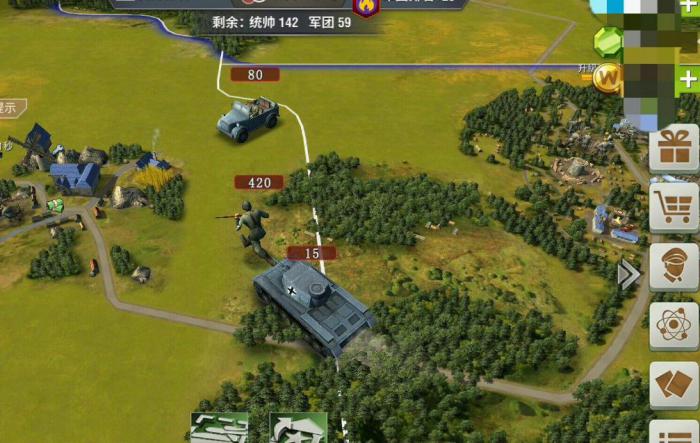The width and height of the screenshot is (700, 443).
Task: Add more gold W coins
Action: click(688, 79)
